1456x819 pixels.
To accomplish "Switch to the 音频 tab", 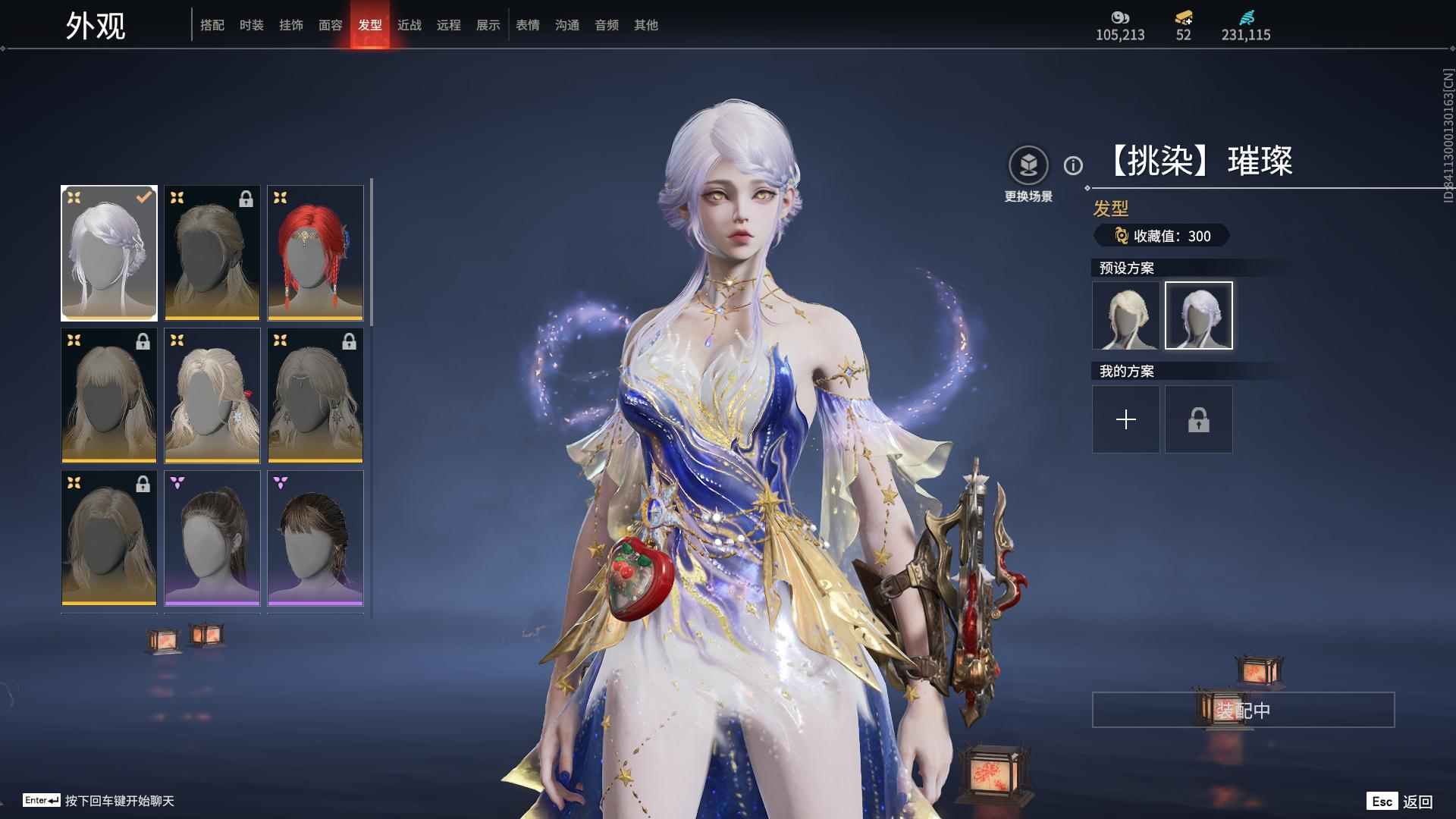I will pyautogui.click(x=607, y=25).
